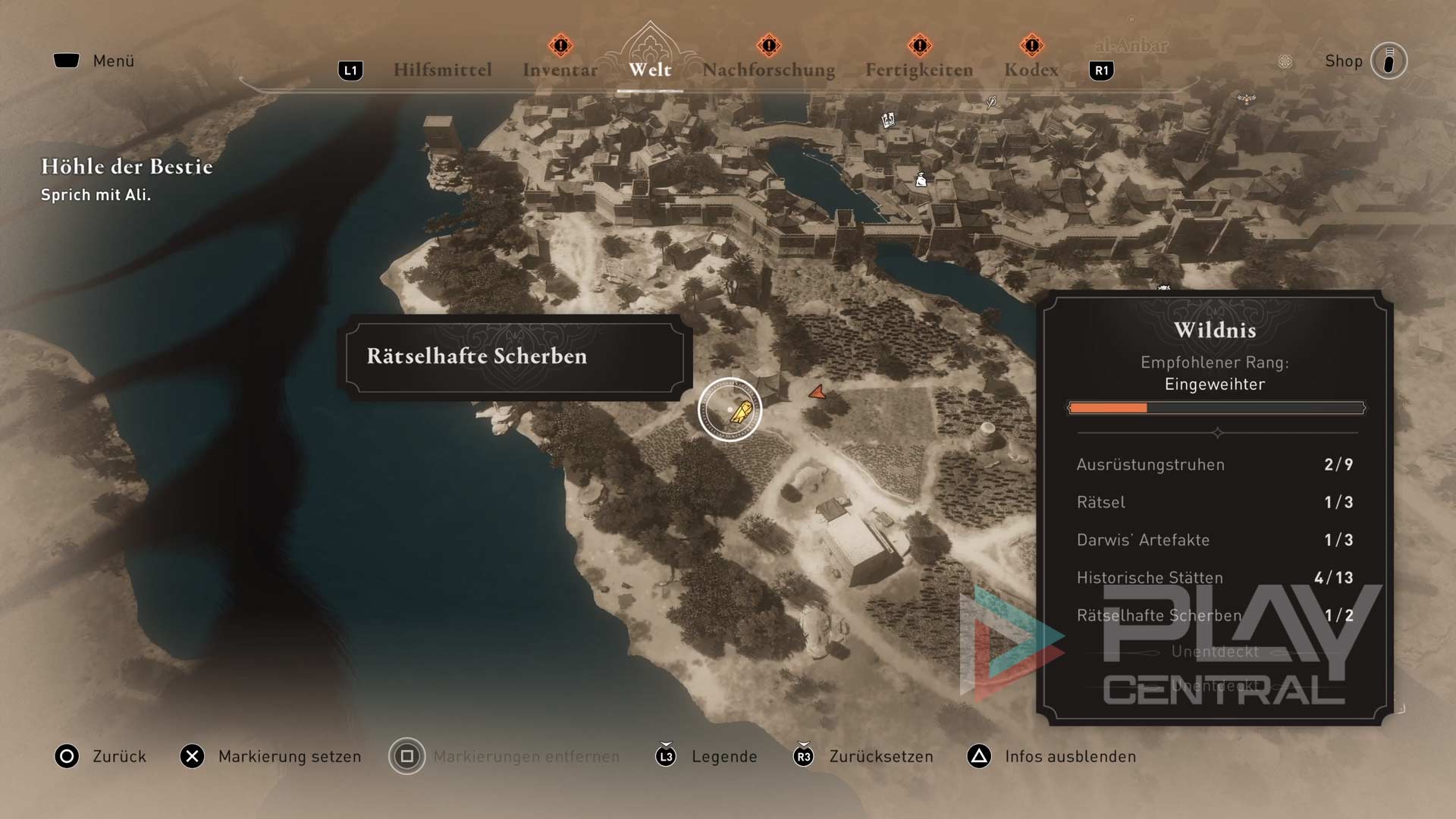Click the Darwis' Artefakte row
Viewport: 1456px width, 819px height.
click(1214, 540)
